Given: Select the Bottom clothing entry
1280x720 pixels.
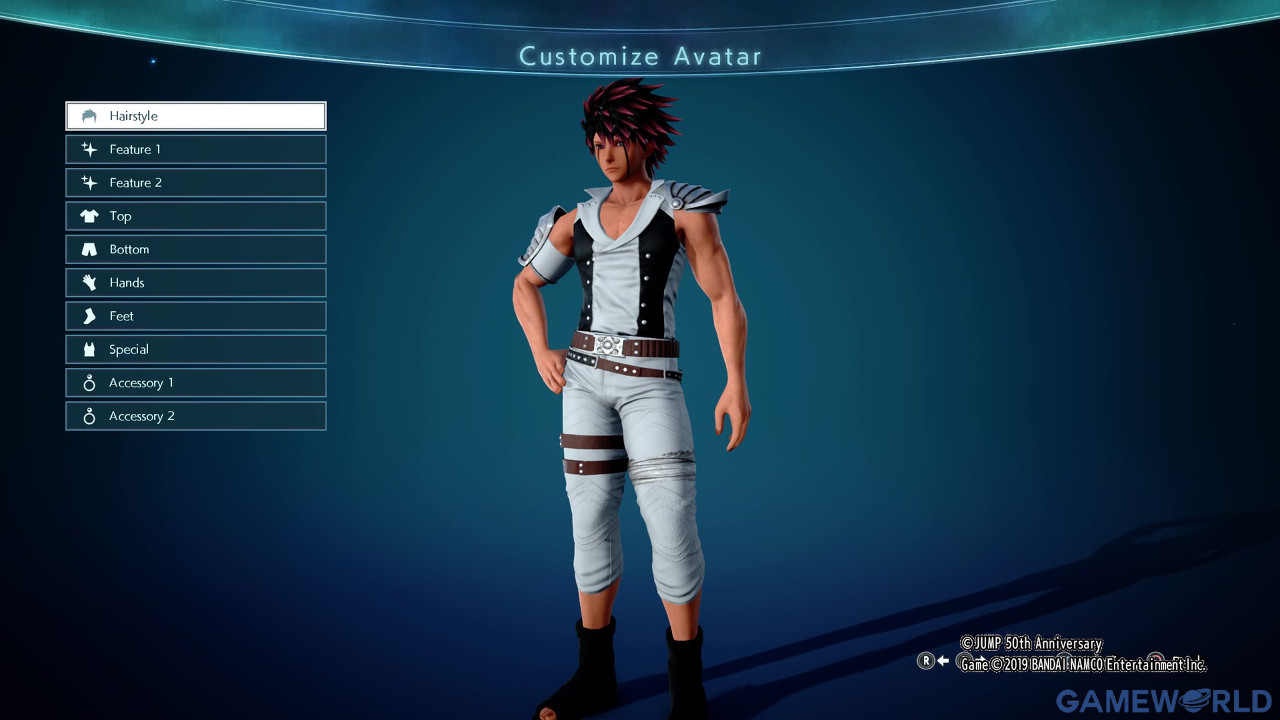Looking at the screenshot, I should [196, 249].
